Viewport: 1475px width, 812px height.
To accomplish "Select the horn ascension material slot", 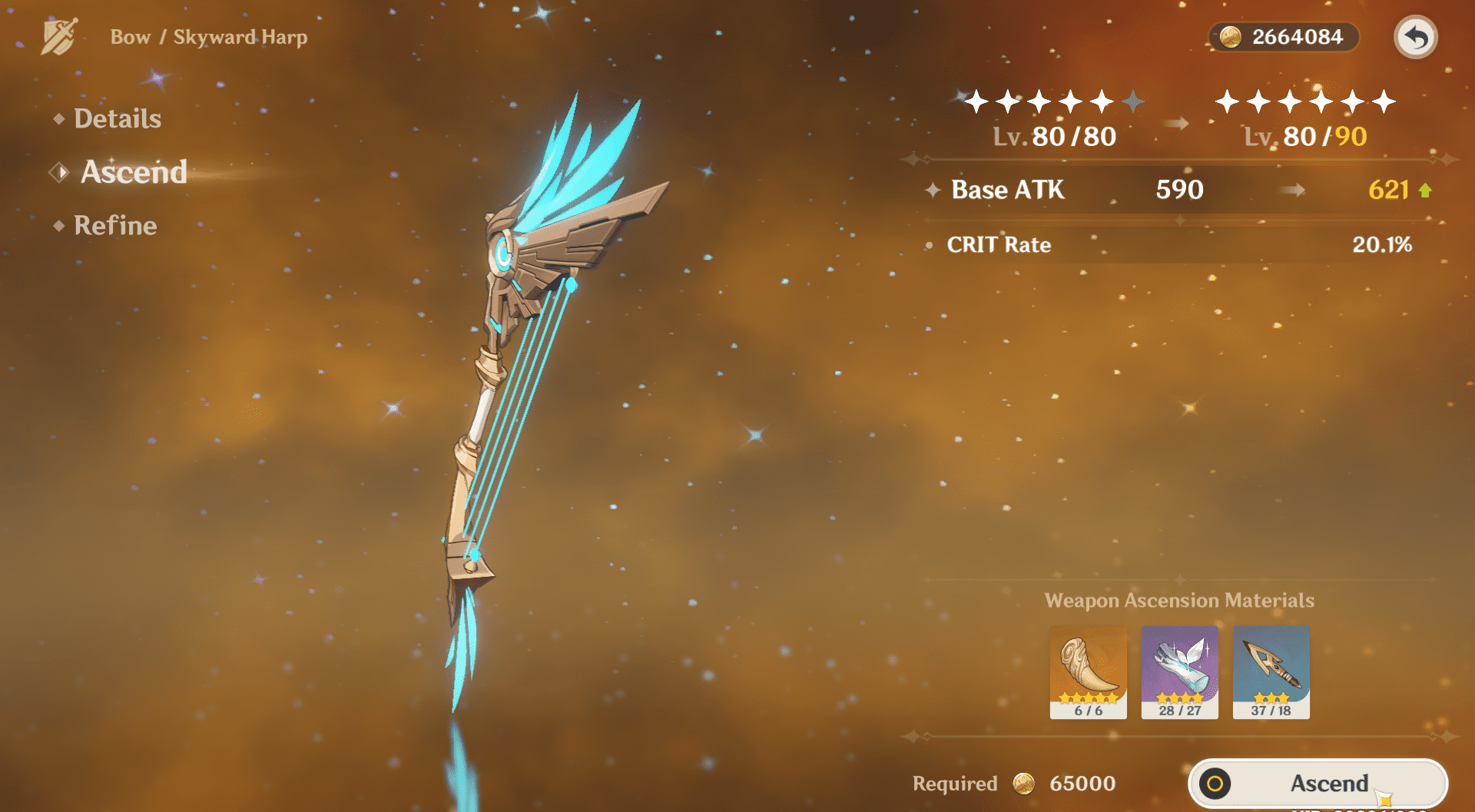I will click(x=1088, y=672).
